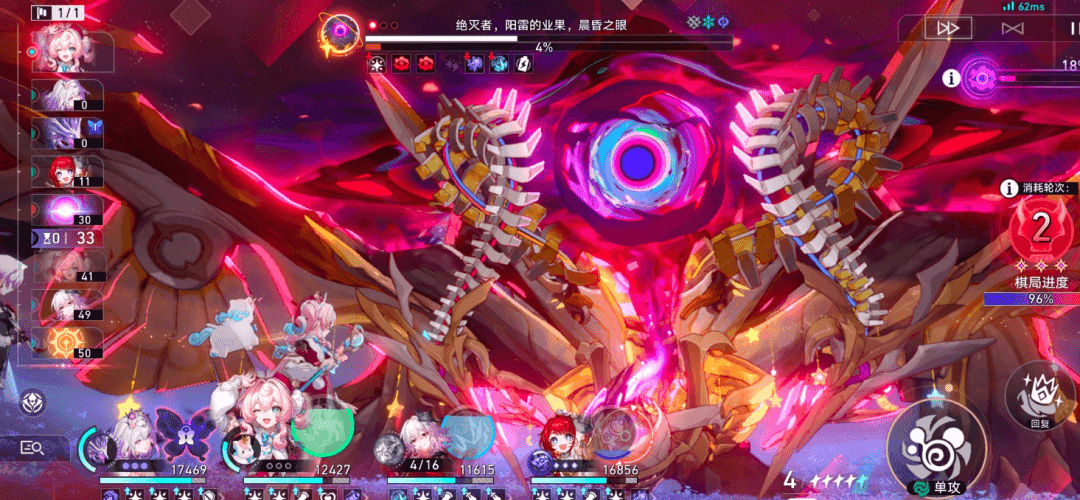This screenshot has width=1080, height=500.
Task: Inspect the boss's white gear status icon
Action: click(x=377, y=64)
